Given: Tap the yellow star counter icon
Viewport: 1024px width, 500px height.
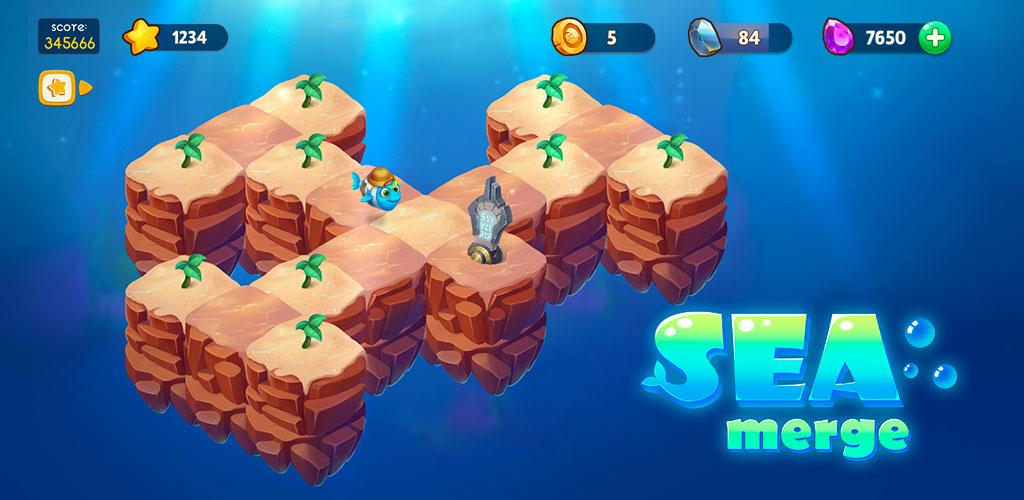Looking at the screenshot, I should coord(140,38).
